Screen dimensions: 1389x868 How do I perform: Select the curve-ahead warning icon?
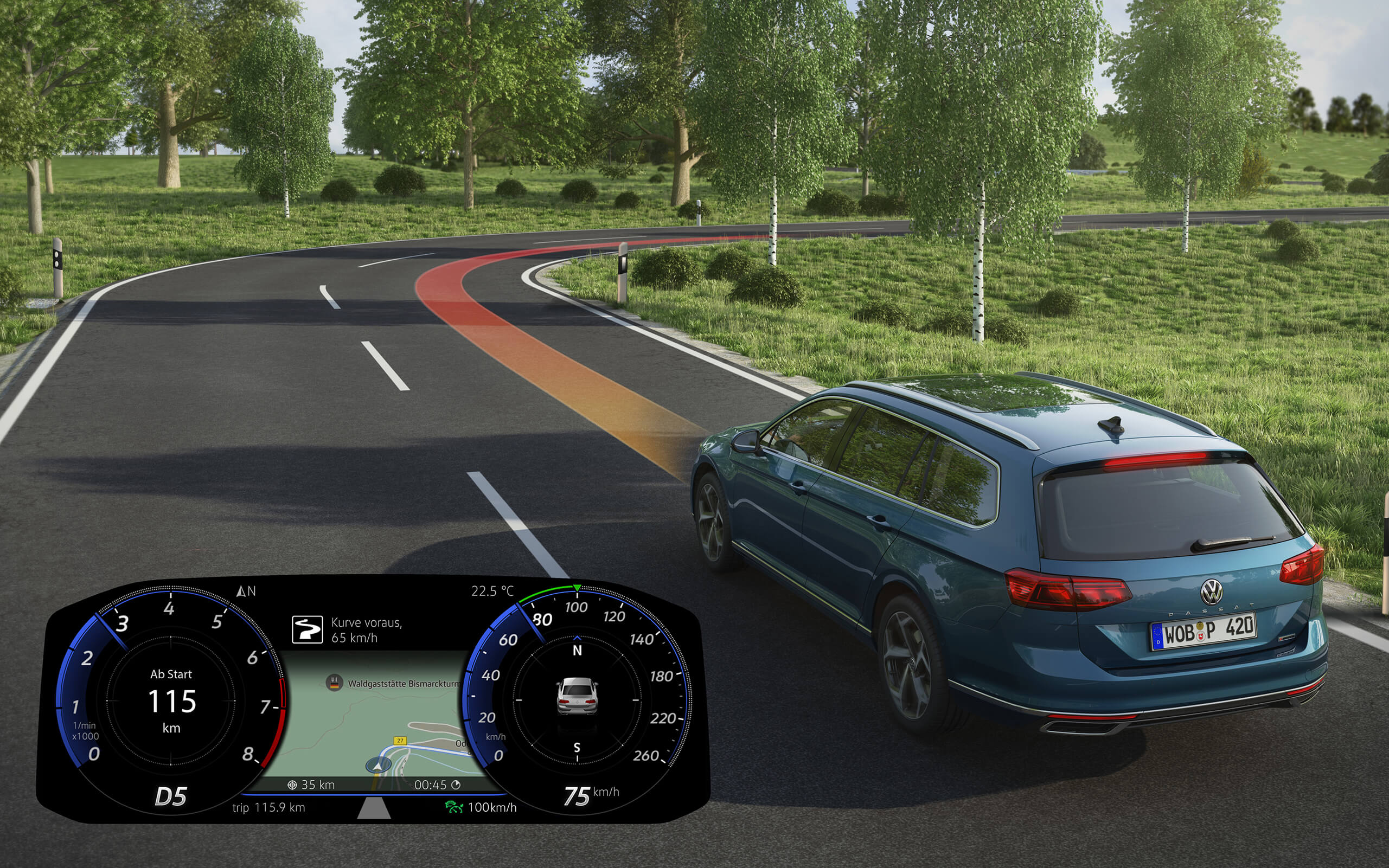(307, 630)
